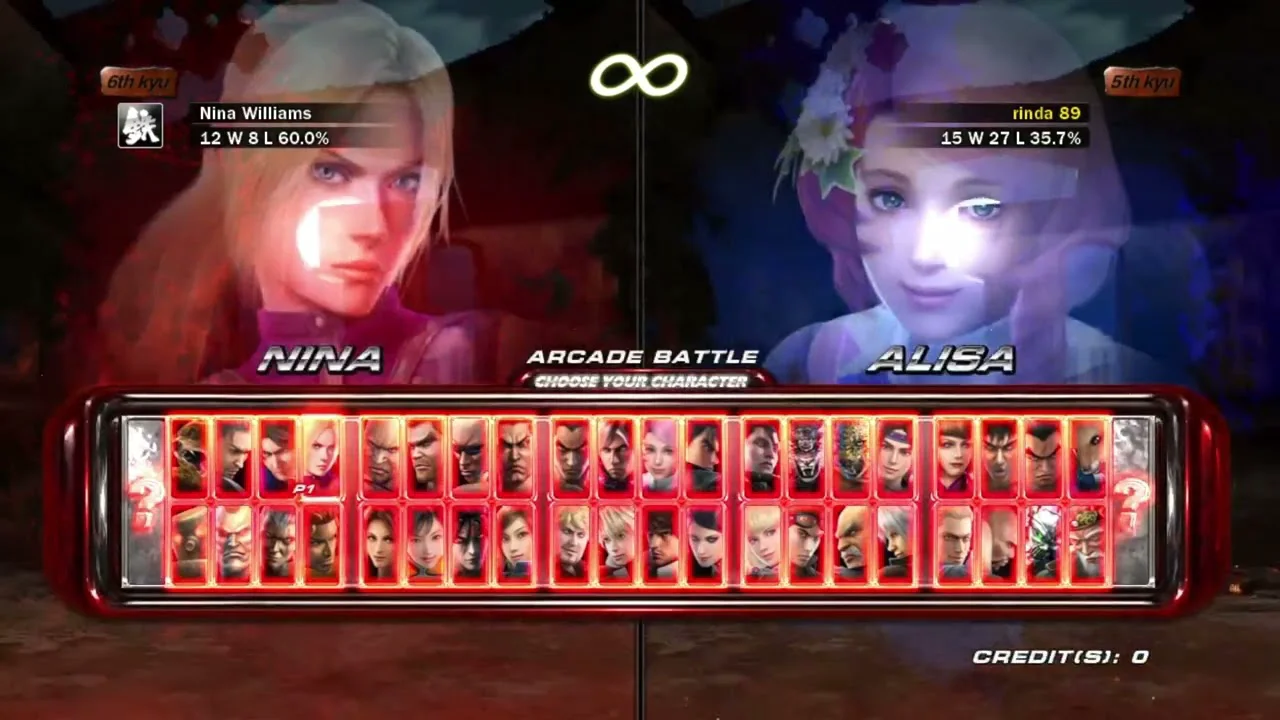Screen dimensions: 1280x720
Task: Select the right random question mark tile
Action: point(1133,500)
